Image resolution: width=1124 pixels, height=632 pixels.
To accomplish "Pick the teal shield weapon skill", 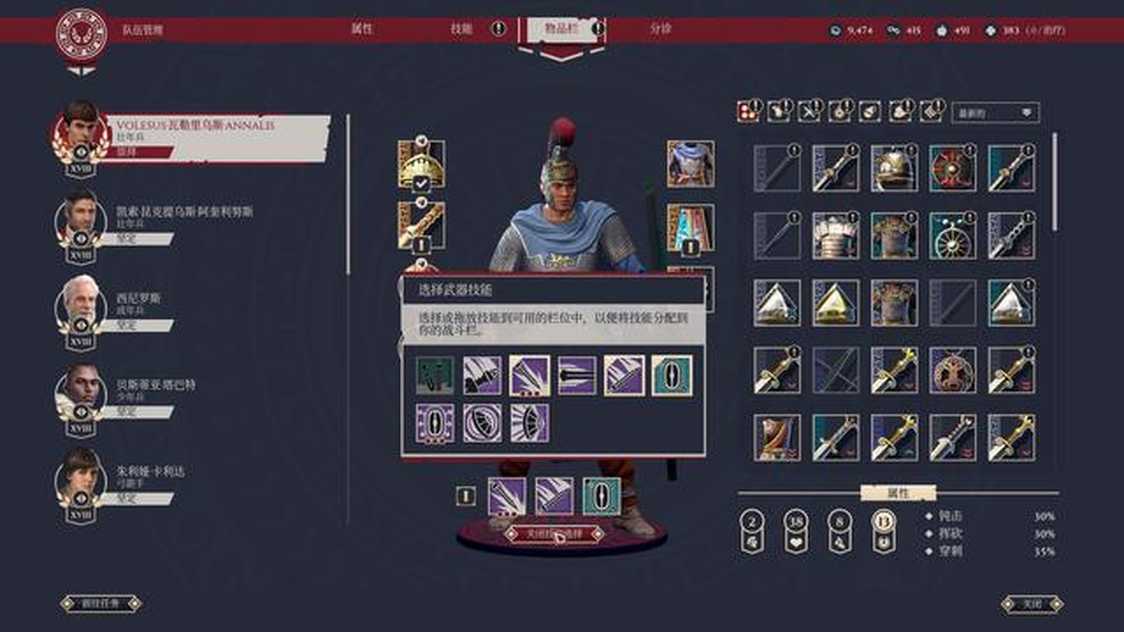I will [x=672, y=376].
